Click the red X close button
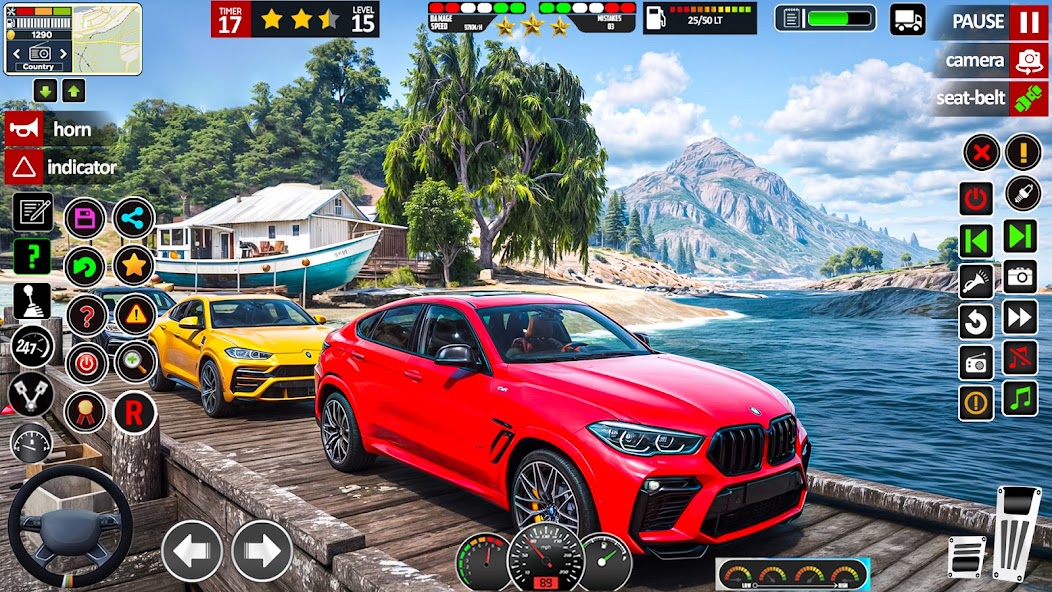Image resolution: width=1052 pixels, height=592 pixels. [981, 153]
